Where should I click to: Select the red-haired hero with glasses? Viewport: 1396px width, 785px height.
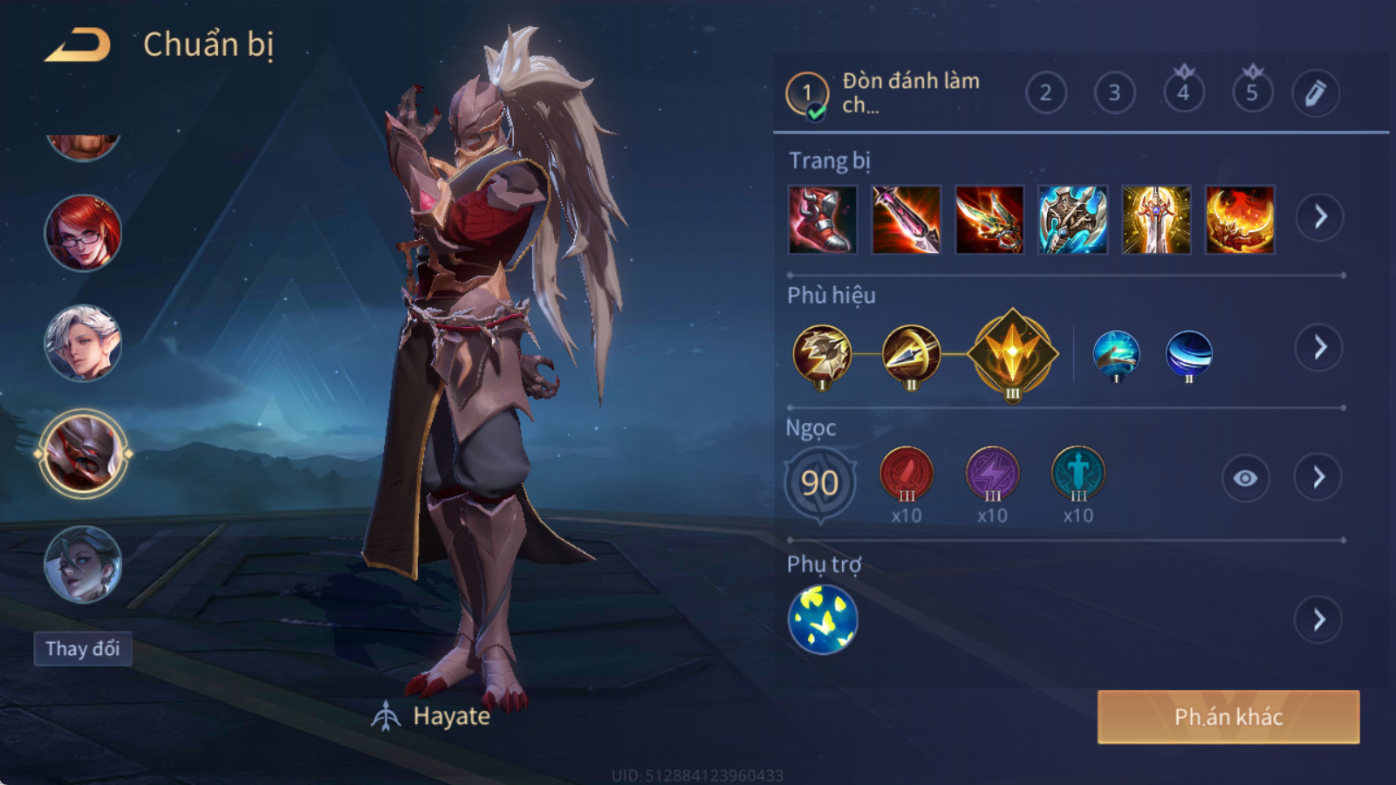(x=83, y=233)
